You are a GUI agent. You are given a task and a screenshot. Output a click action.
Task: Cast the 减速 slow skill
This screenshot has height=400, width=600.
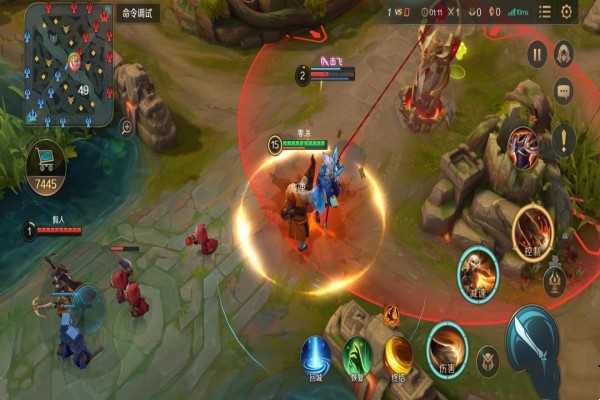tap(477, 268)
